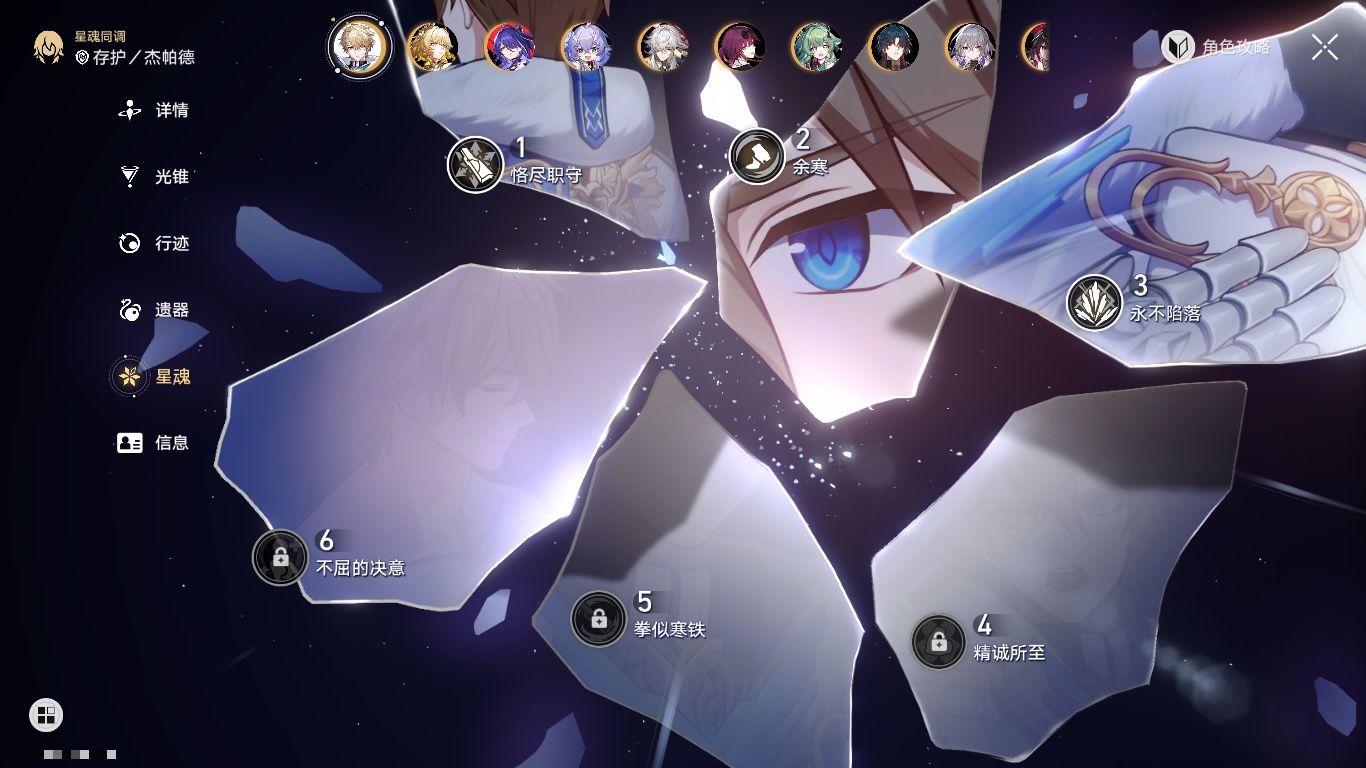The image size is (1366, 768).
Task: Switch to the golden-haired character portrait
Action: pyautogui.click(x=433, y=47)
